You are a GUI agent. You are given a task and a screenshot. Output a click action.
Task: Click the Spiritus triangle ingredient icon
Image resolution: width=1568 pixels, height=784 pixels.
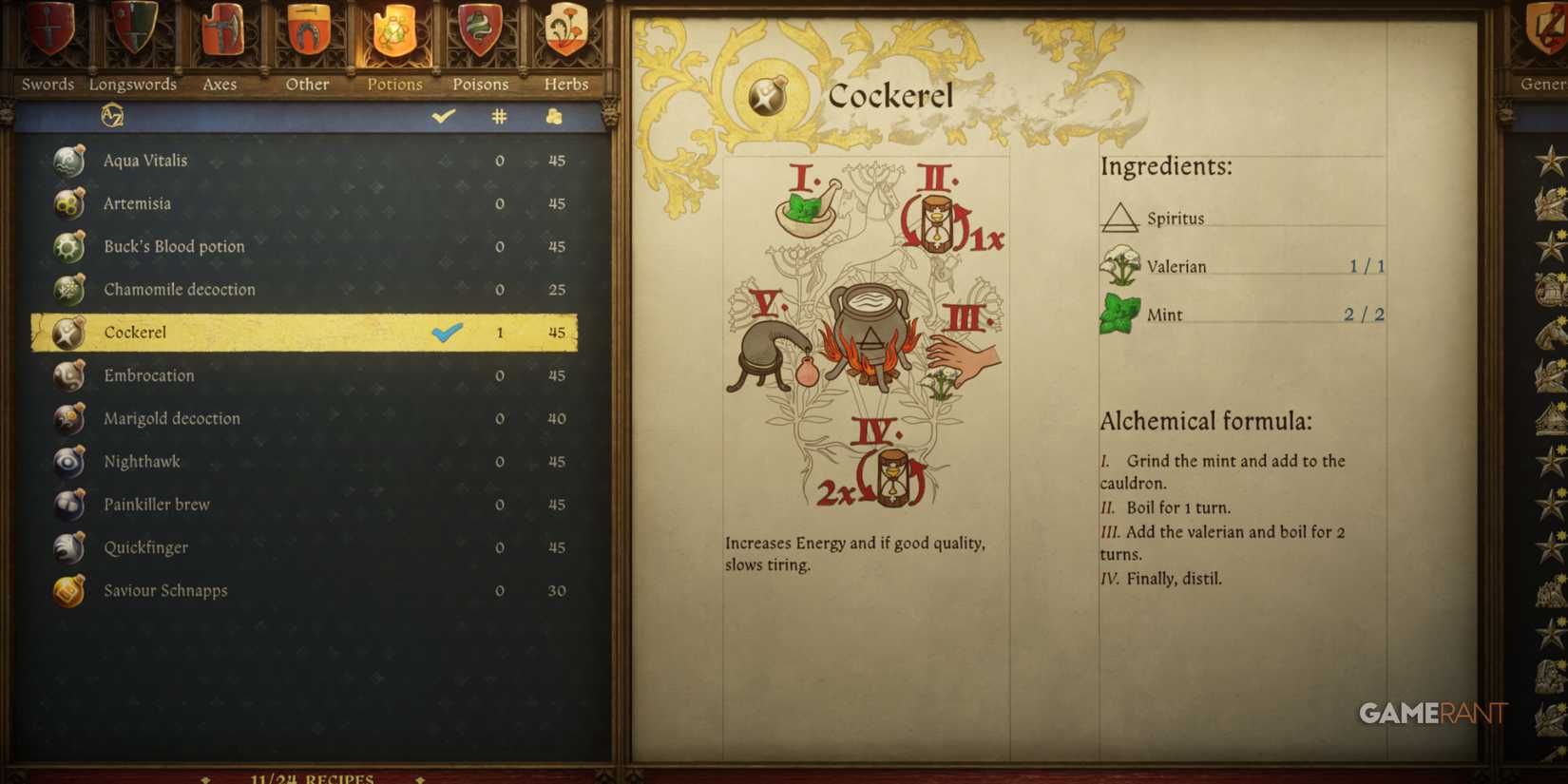[1124, 216]
